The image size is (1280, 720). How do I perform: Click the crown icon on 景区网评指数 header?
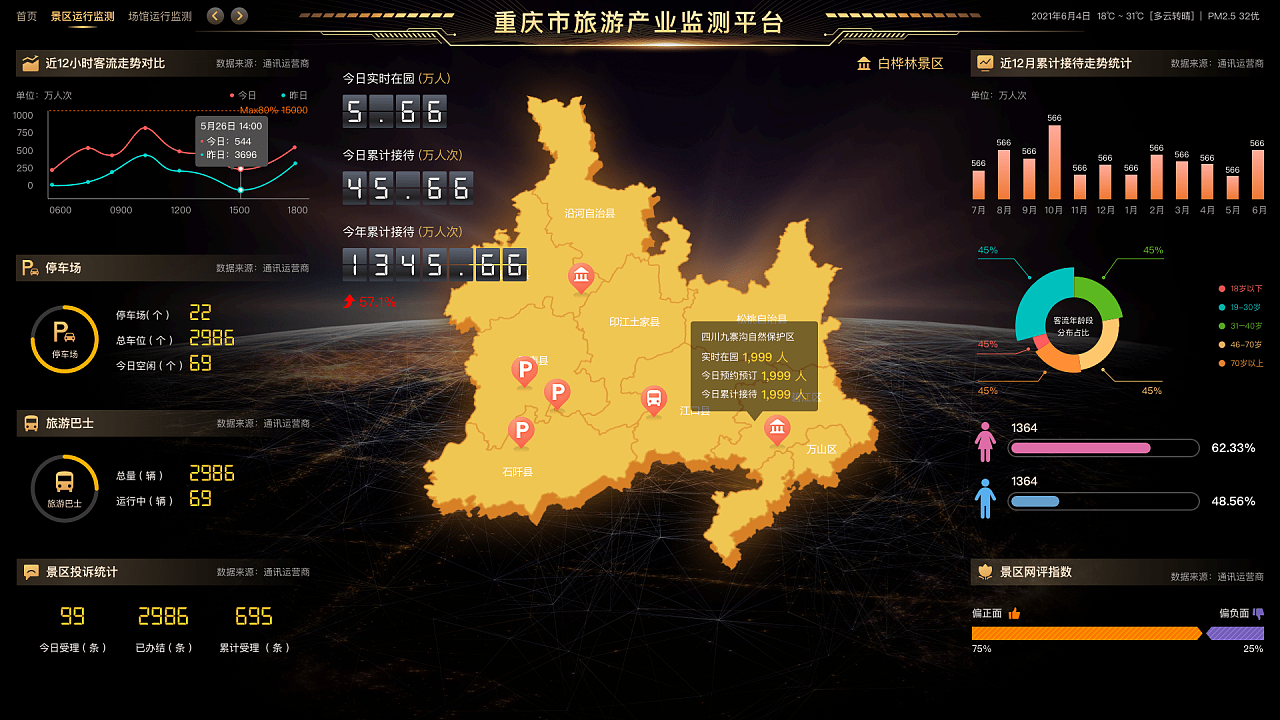(x=984, y=572)
